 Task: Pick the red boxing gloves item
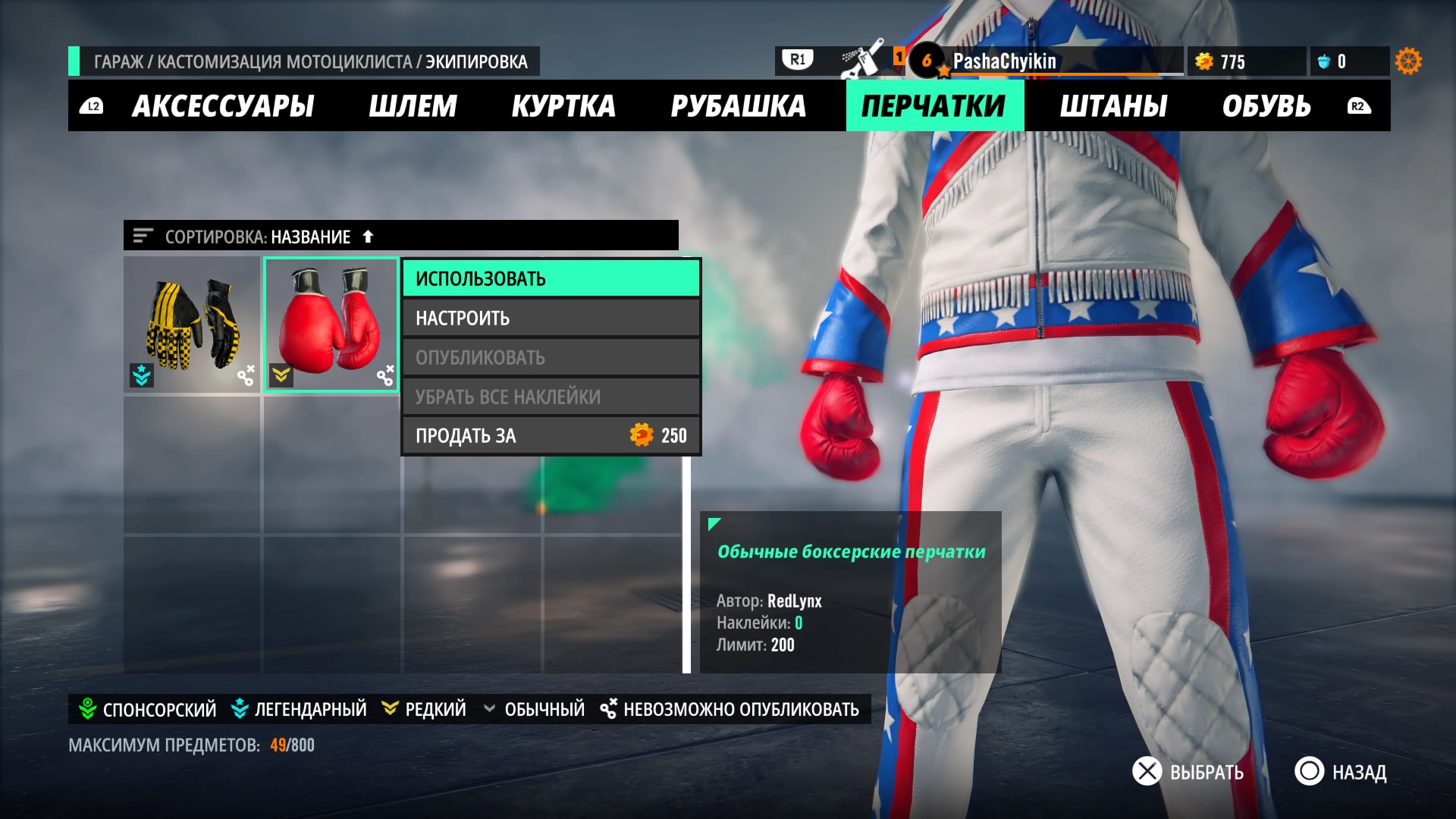pyautogui.click(x=331, y=325)
